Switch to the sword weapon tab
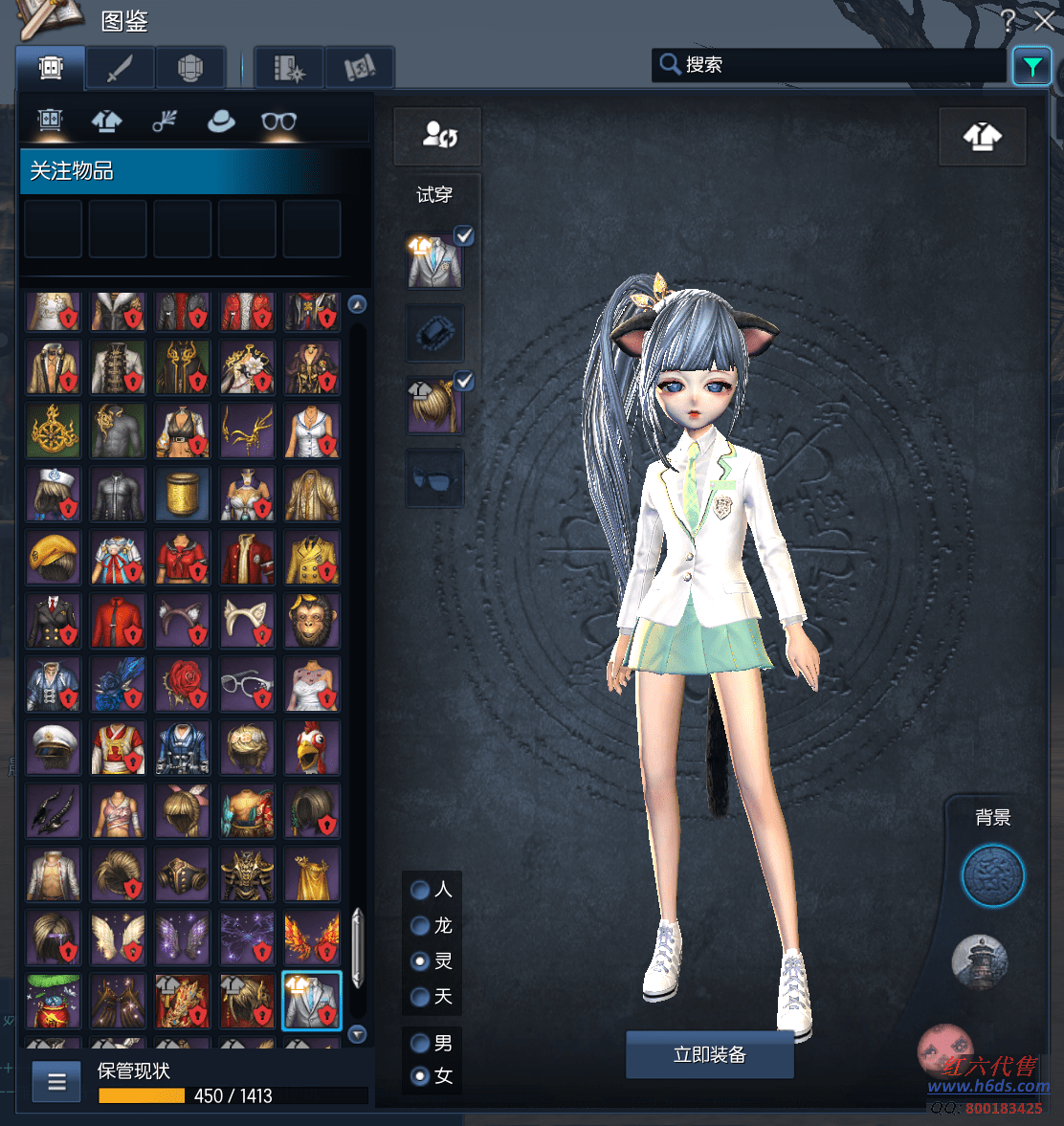Image resolution: width=1064 pixels, height=1126 pixels. [120, 68]
